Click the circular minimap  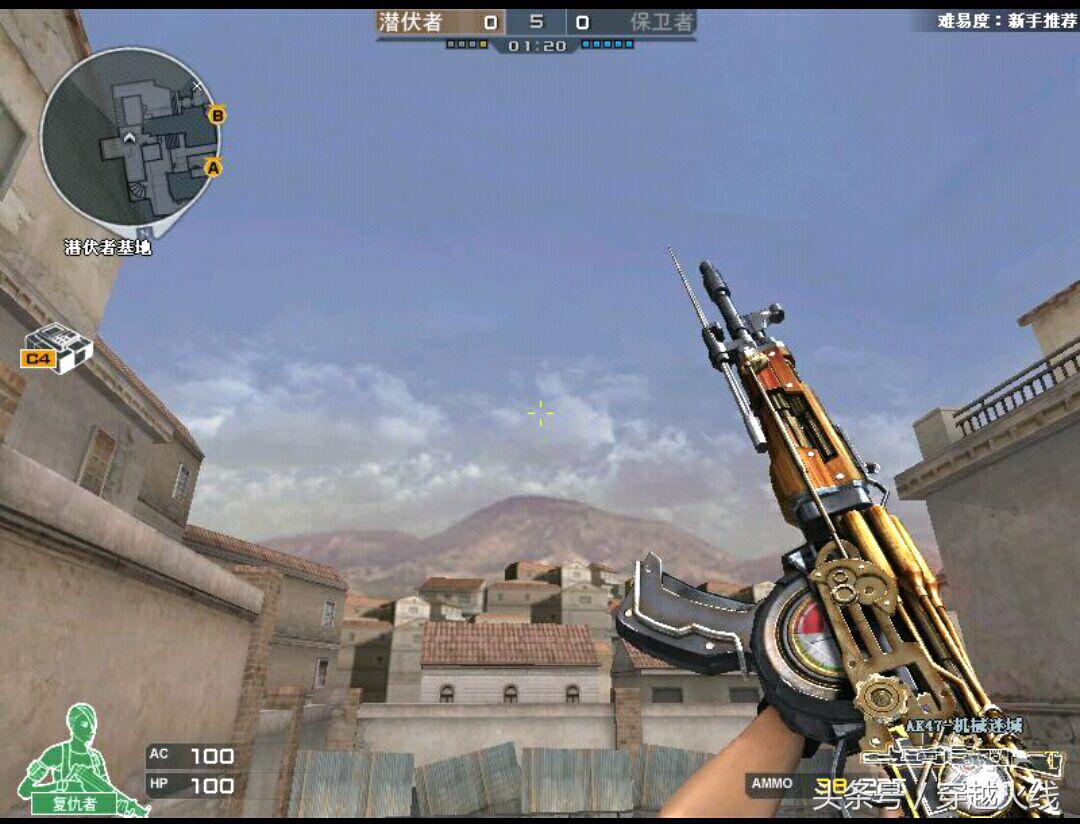[x=128, y=137]
